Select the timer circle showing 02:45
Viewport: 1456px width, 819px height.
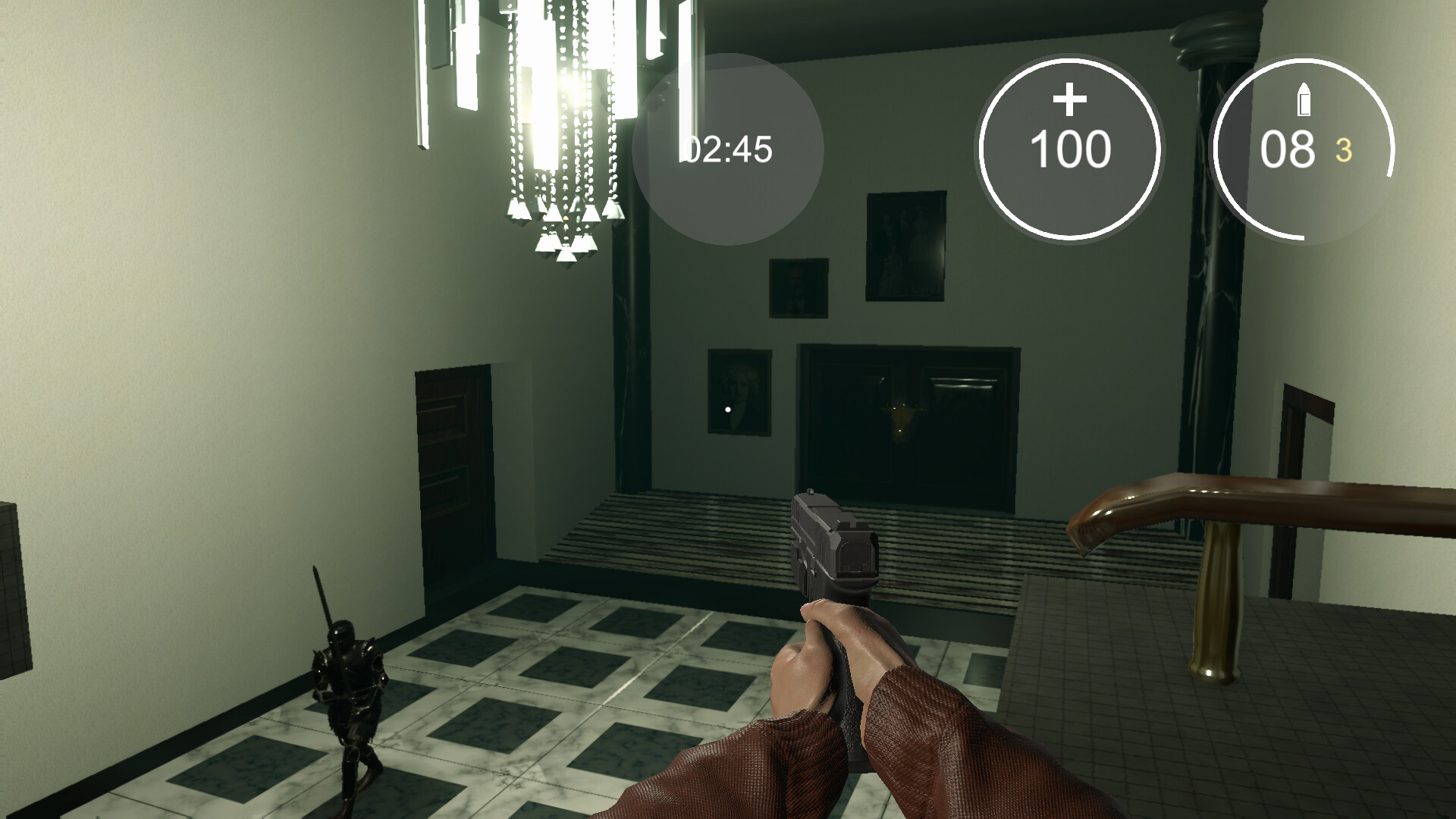pyautogui.click(x=729, y=149)
